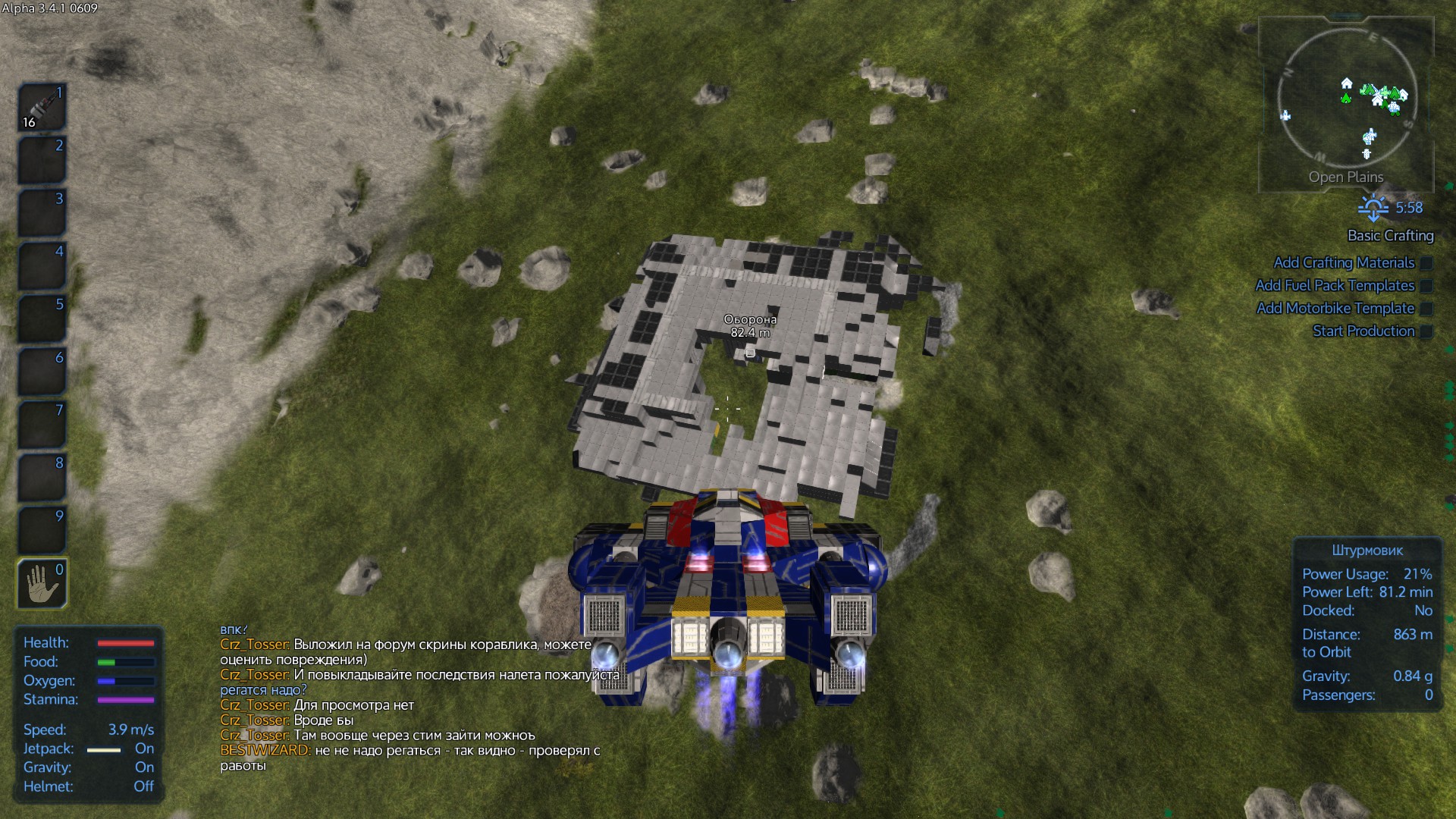Select the Оборона waypoint marker
1456x819 pixels.
[x=750, y=353]
